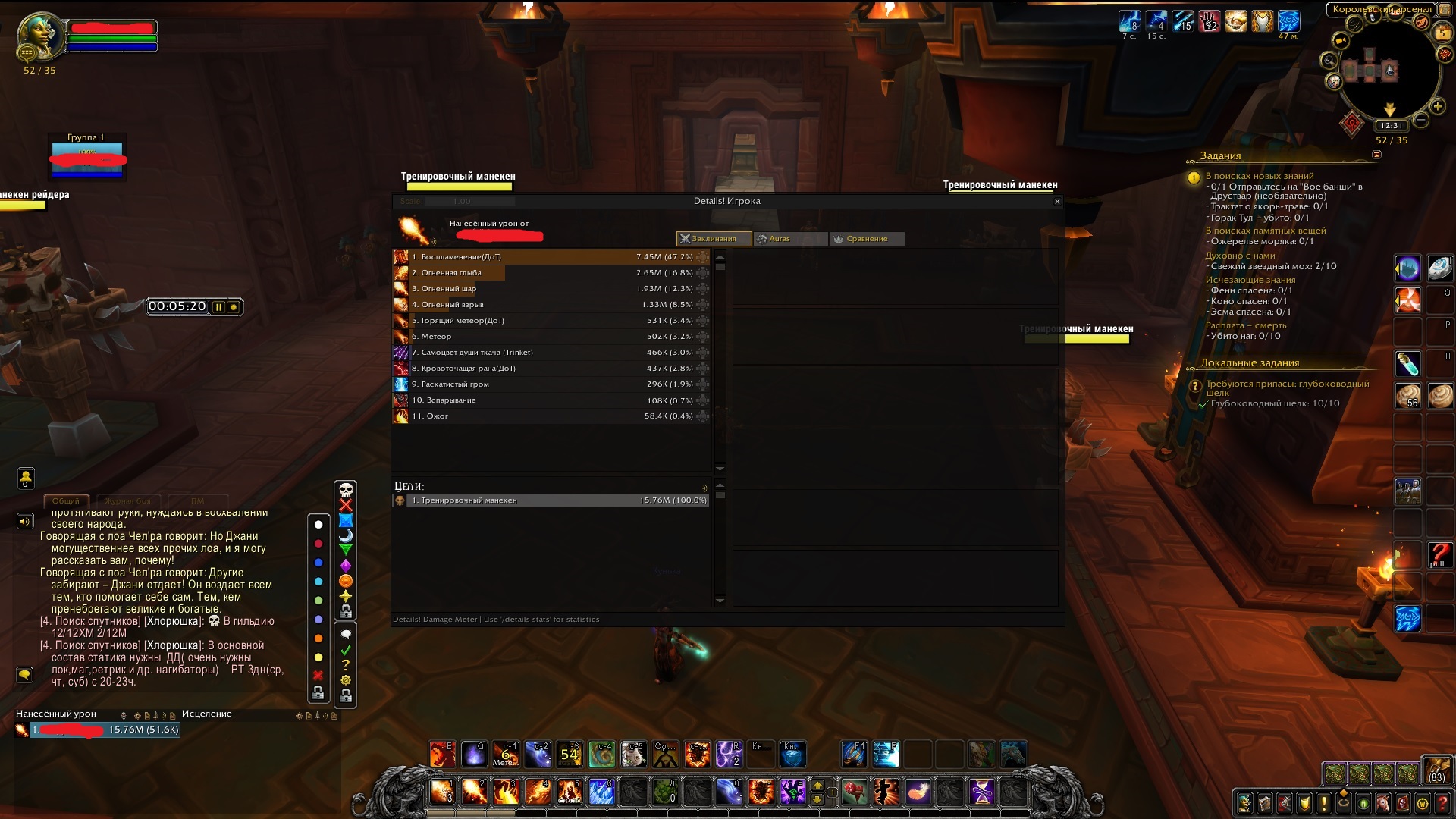The width and height of the screenshot is (1456, 819).
Task: Open the Auras tab
Action: tap(790, 239)
